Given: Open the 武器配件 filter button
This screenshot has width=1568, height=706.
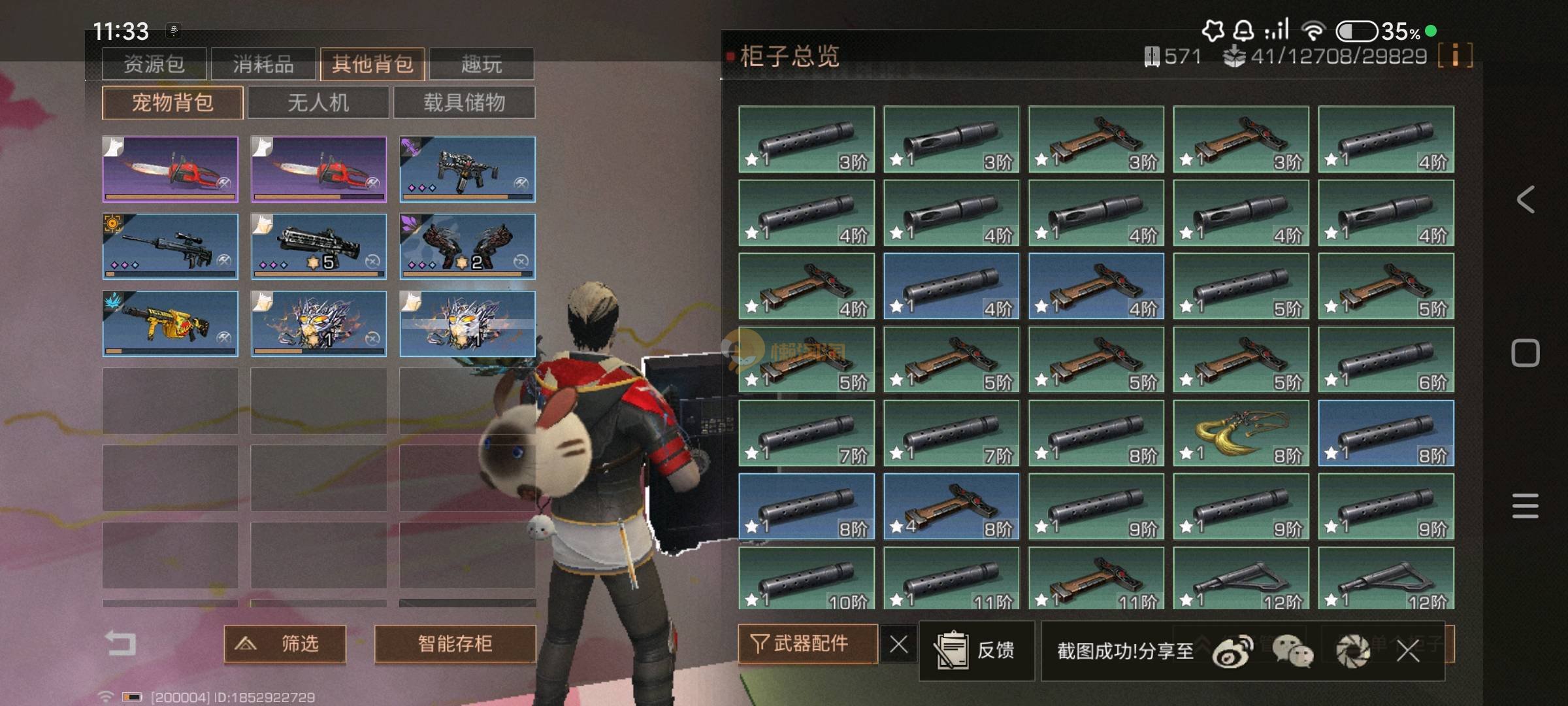Looking at the screenshot, I should coord(807,644).
